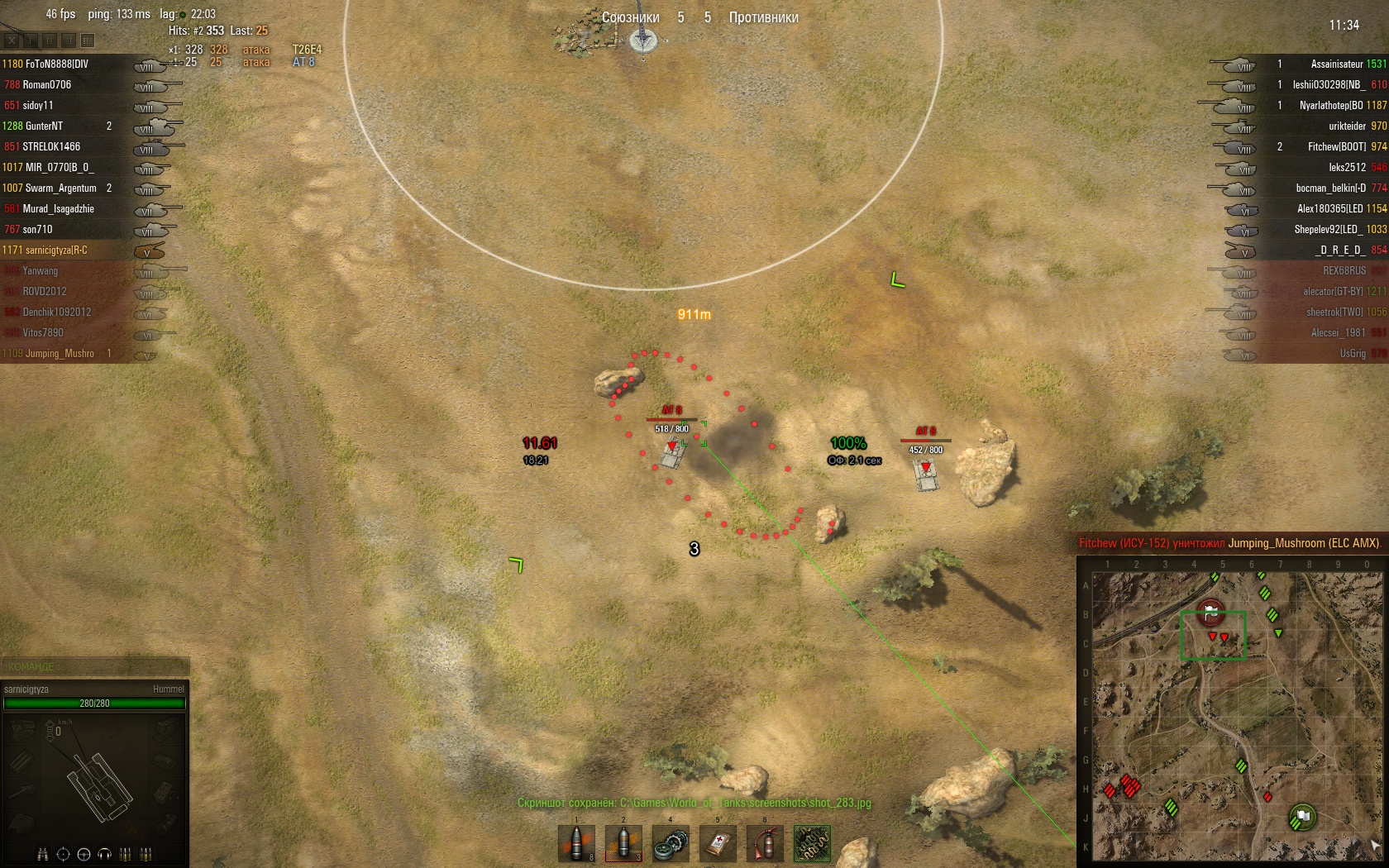The width and height of the screenshot is (1389, 868).
Task: Use the first aid kit consumable
Action: [x=718, y=843]
